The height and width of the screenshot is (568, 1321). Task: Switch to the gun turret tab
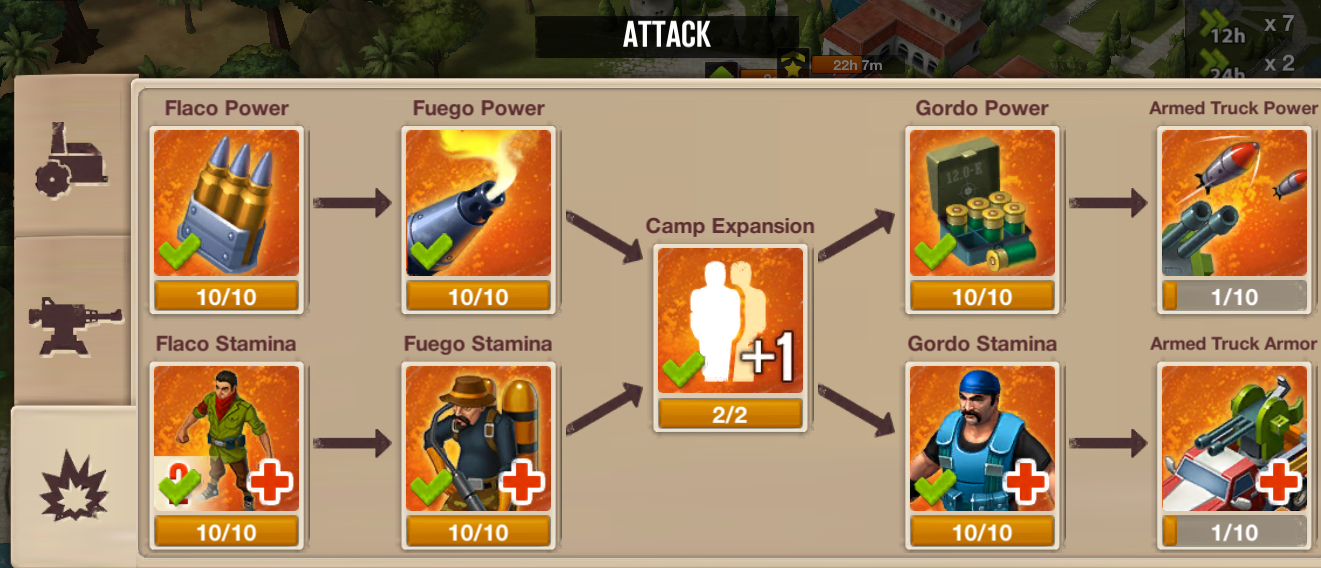pyautogui.click(x=72, y=322)
